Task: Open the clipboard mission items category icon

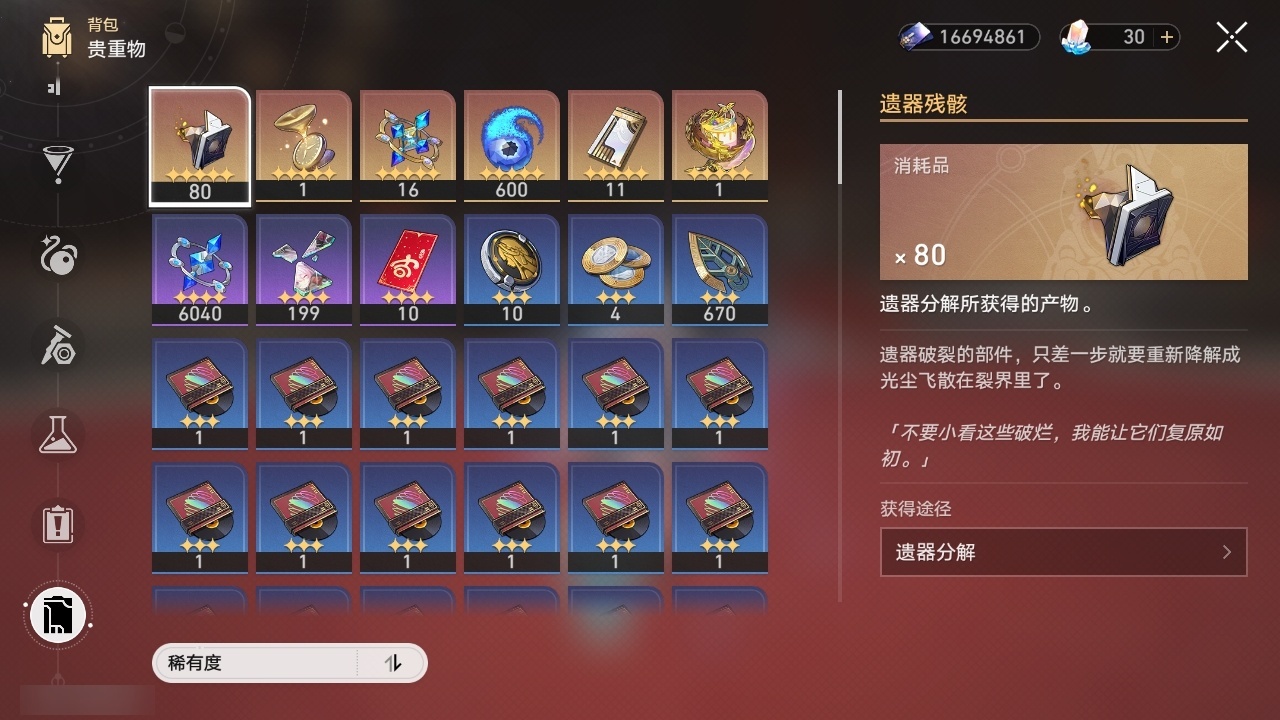Action: point(57,525)
